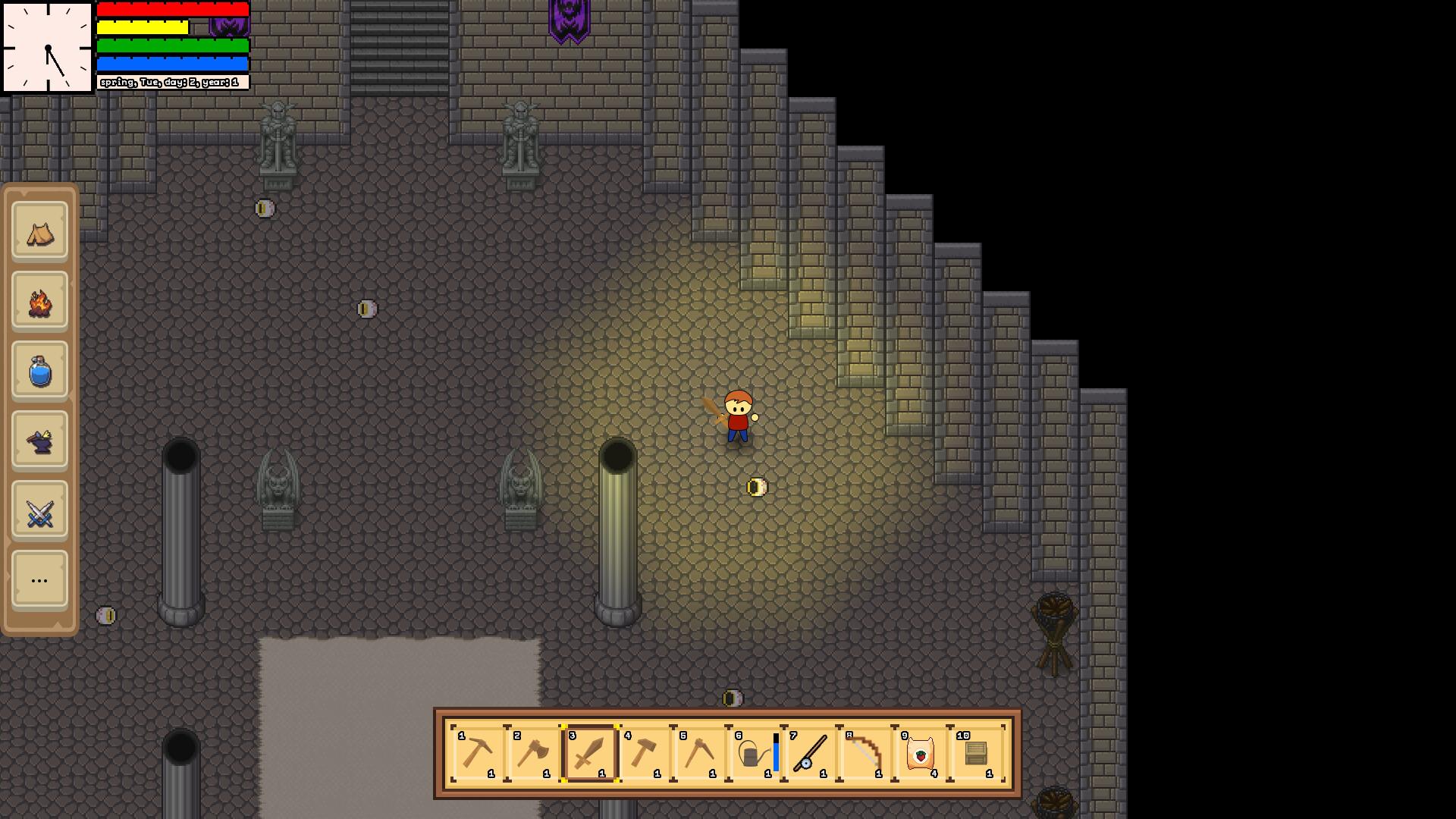Screen dimensions: 1456x819
Task: Expand the three-dots more options panel
Action: point(39,579)
